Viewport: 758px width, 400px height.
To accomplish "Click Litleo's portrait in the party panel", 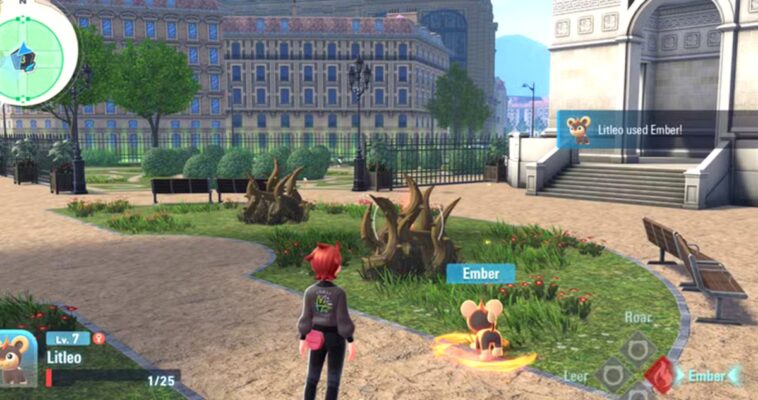I will pos(17,358).
